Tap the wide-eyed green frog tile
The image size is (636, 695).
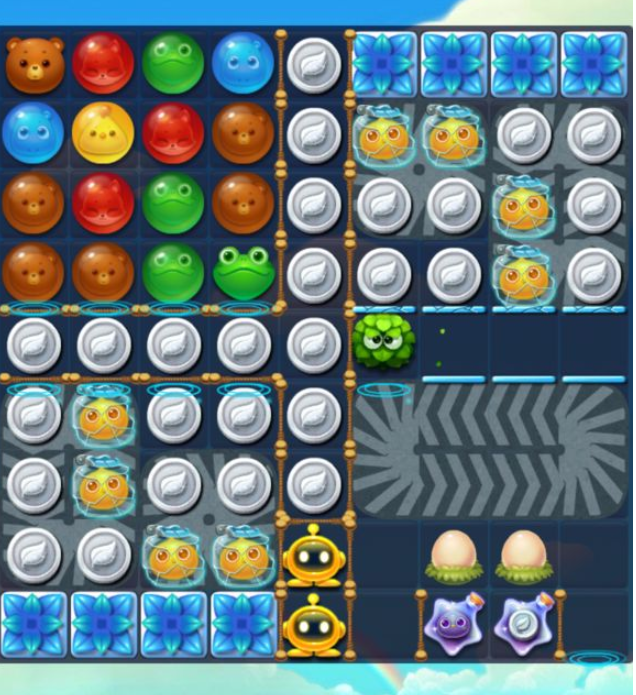[243, 272]
